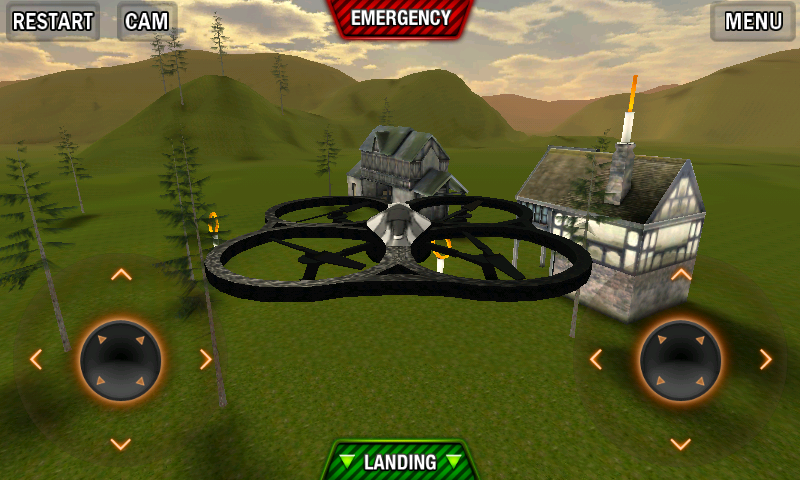Tap the right joystick's down arrow
This screenshot has height=480, width=800.
(x=681, y=444)
